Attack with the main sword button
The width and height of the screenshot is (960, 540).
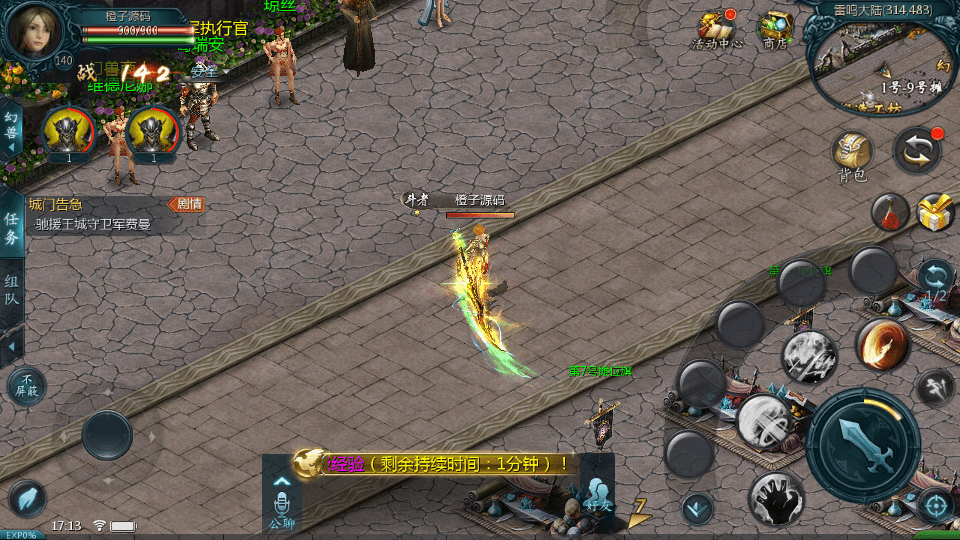[862, 445]
